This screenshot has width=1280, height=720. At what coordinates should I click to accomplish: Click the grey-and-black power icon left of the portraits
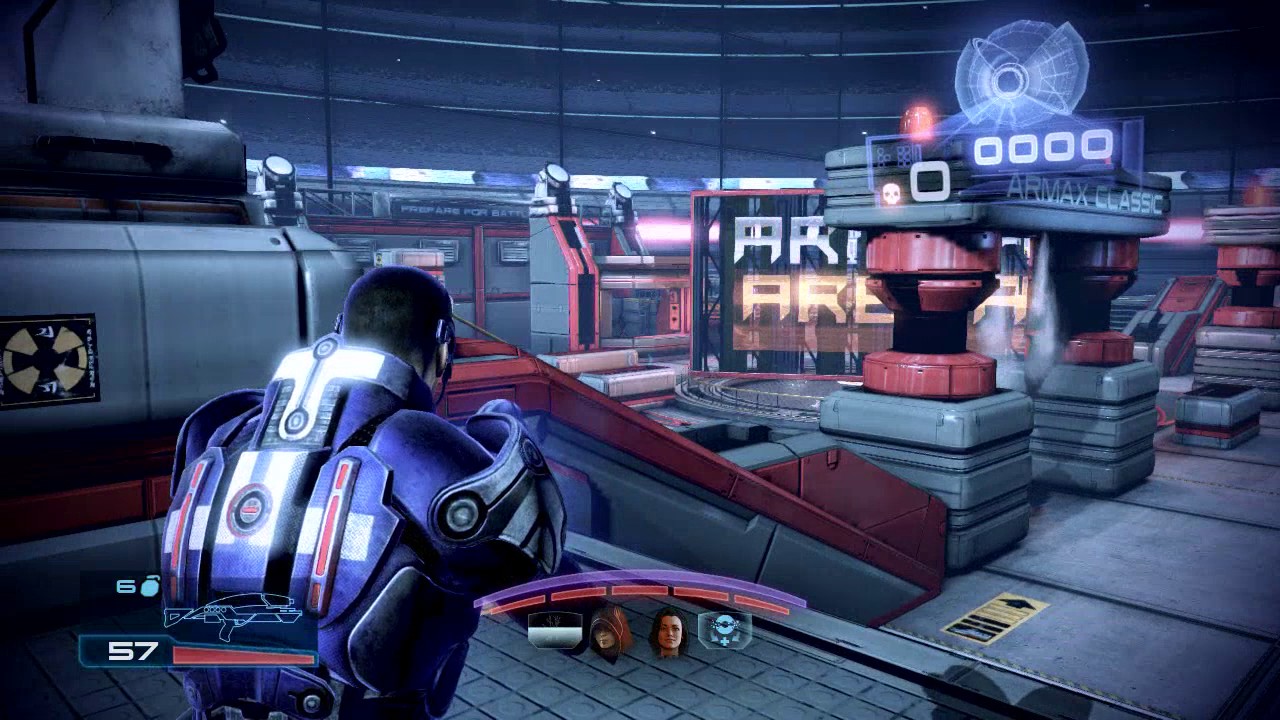pyautogui.click(x=555, y=629)
